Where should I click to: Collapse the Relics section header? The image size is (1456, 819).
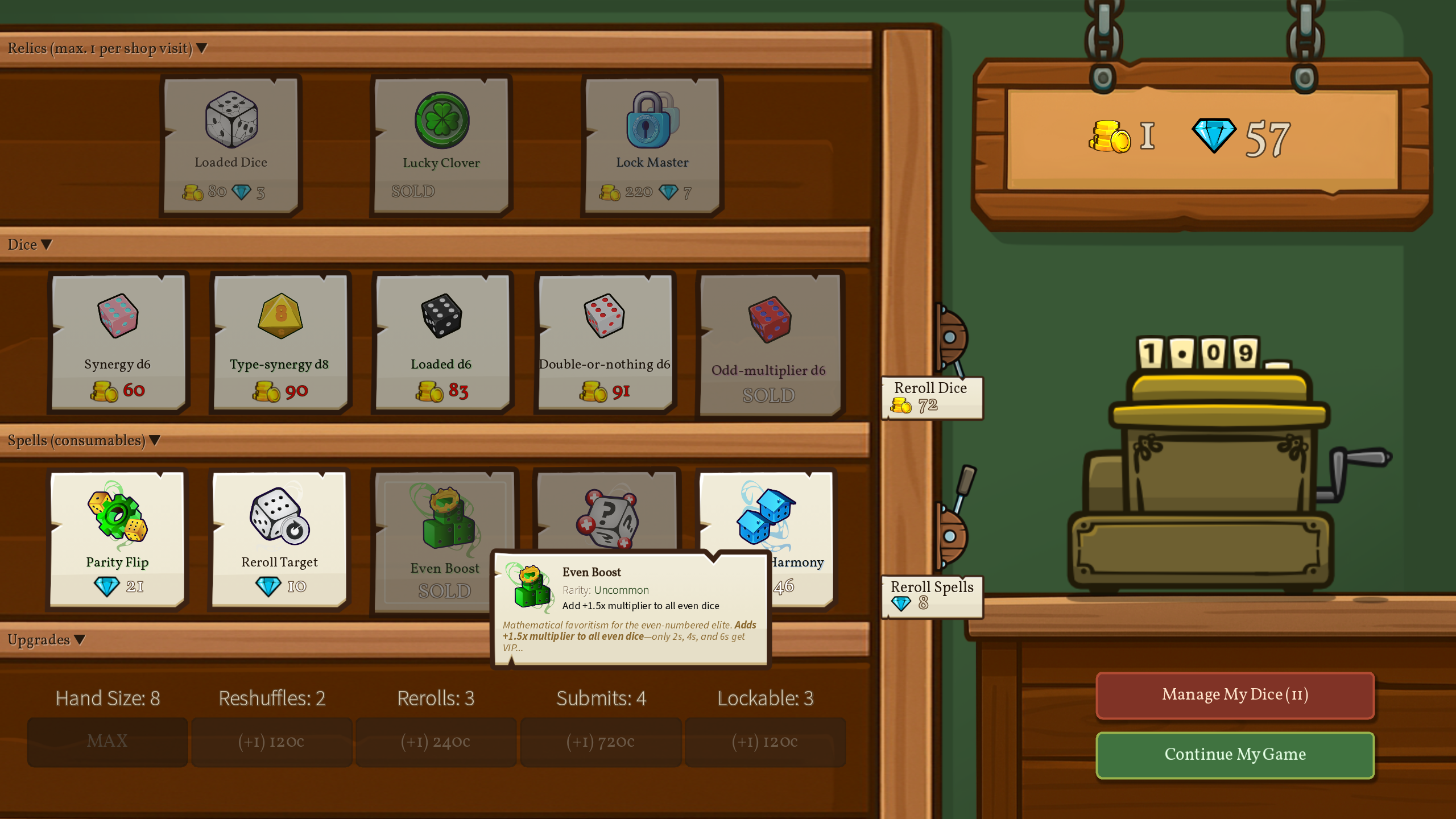(107, 48)
